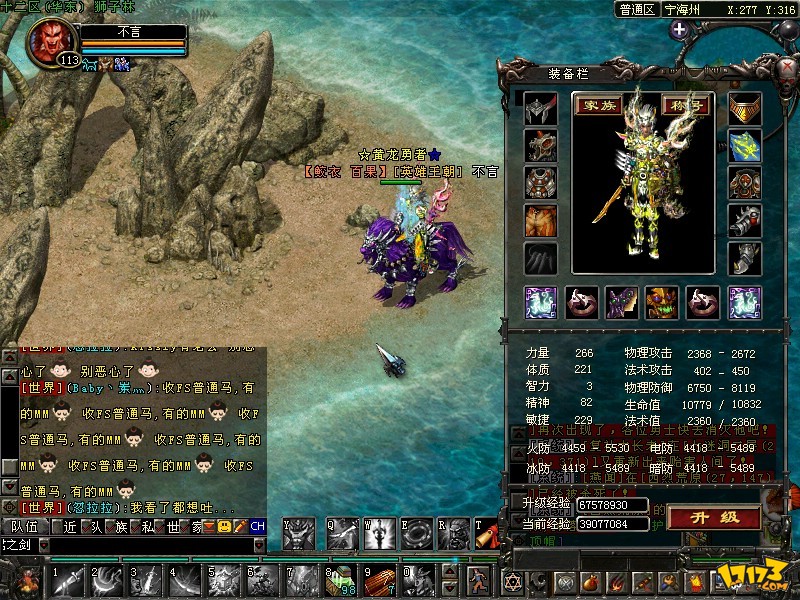The width and height of the screenshot is (800, 600).
Task: Click the player portrait avatar
Action: tap(52, 40)
